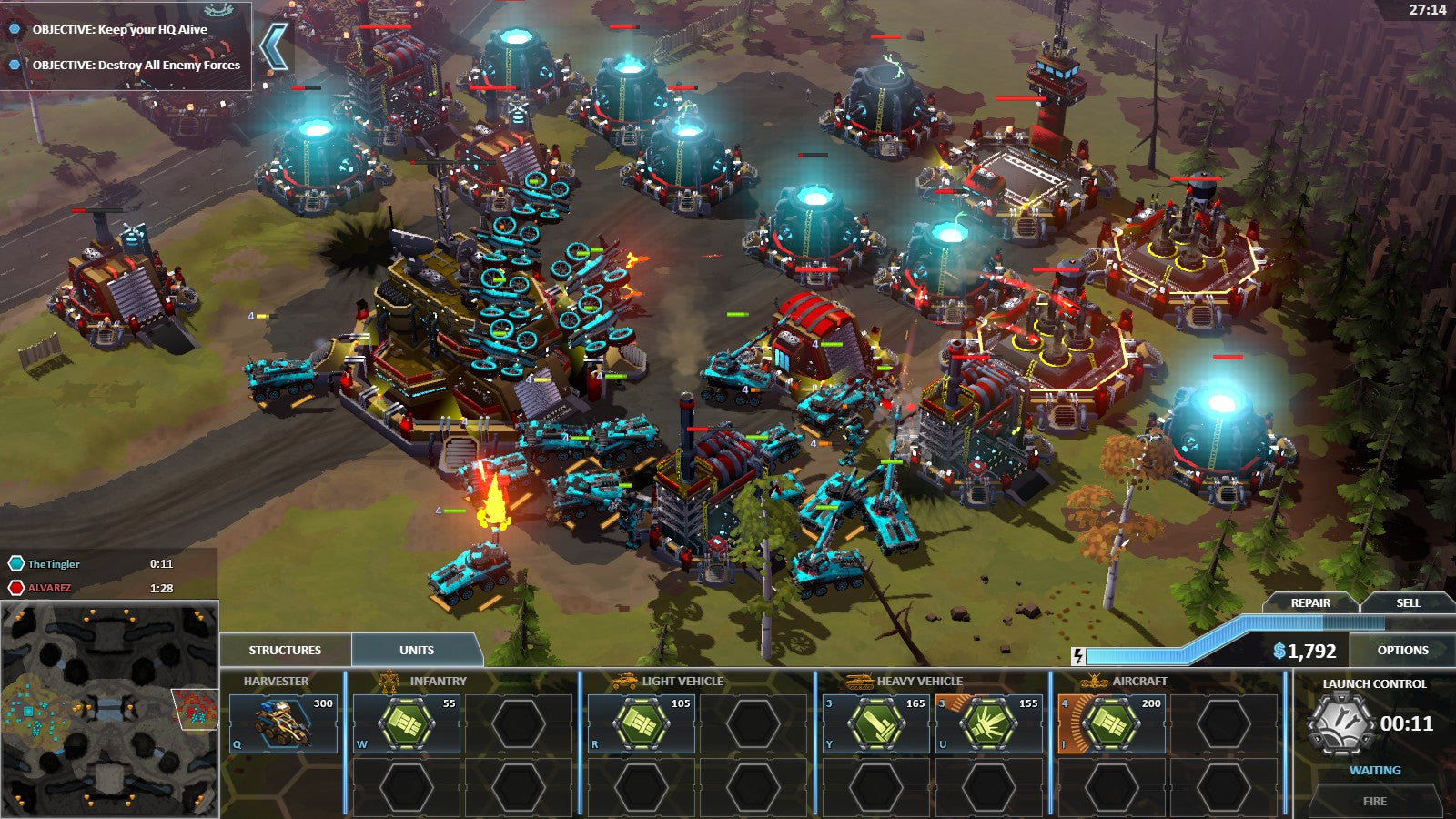Build the 155-cost heavy vehicle
Viewport: 1456px width, 819px height.
(989, 723)
